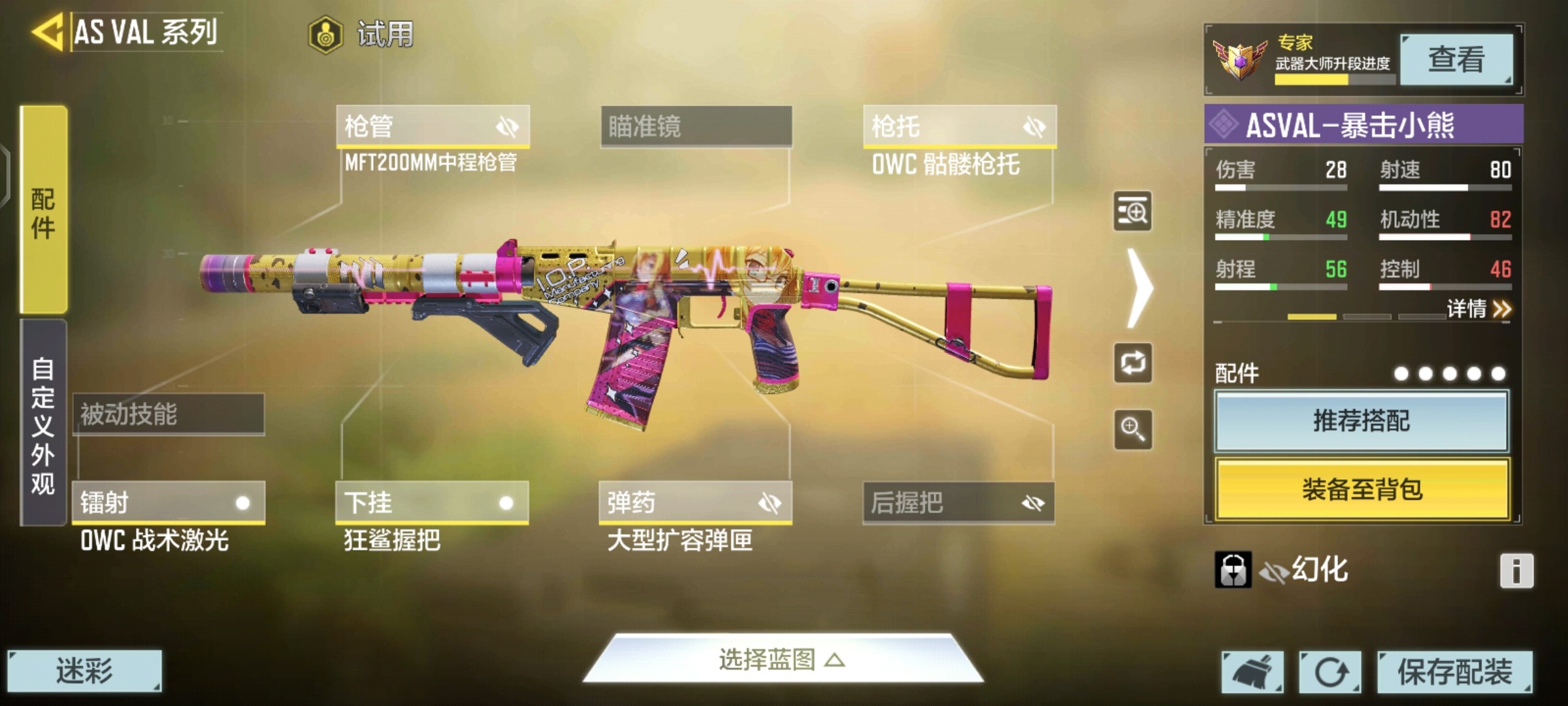The height and width of the screenshot is (706, 1568).
Task: Show 详情 detailed weapon stats
Action: pos(1478,309)
